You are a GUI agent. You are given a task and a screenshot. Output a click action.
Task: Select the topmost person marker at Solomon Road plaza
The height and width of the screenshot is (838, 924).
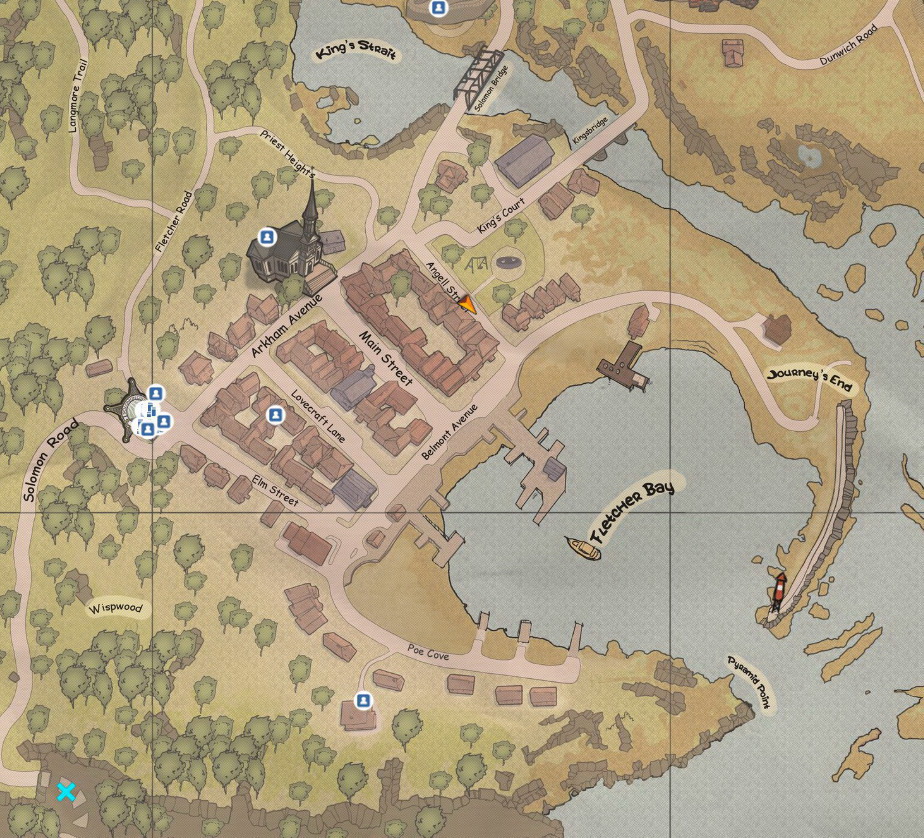155,393
